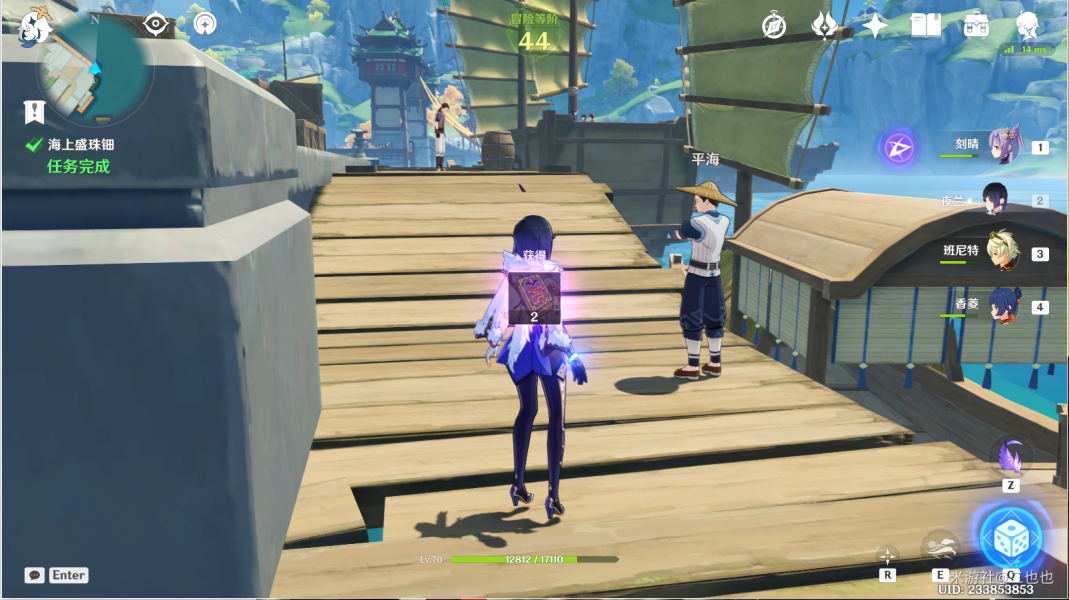
Task: Open the chat speech bubble
Action: [x=35, y=575]
